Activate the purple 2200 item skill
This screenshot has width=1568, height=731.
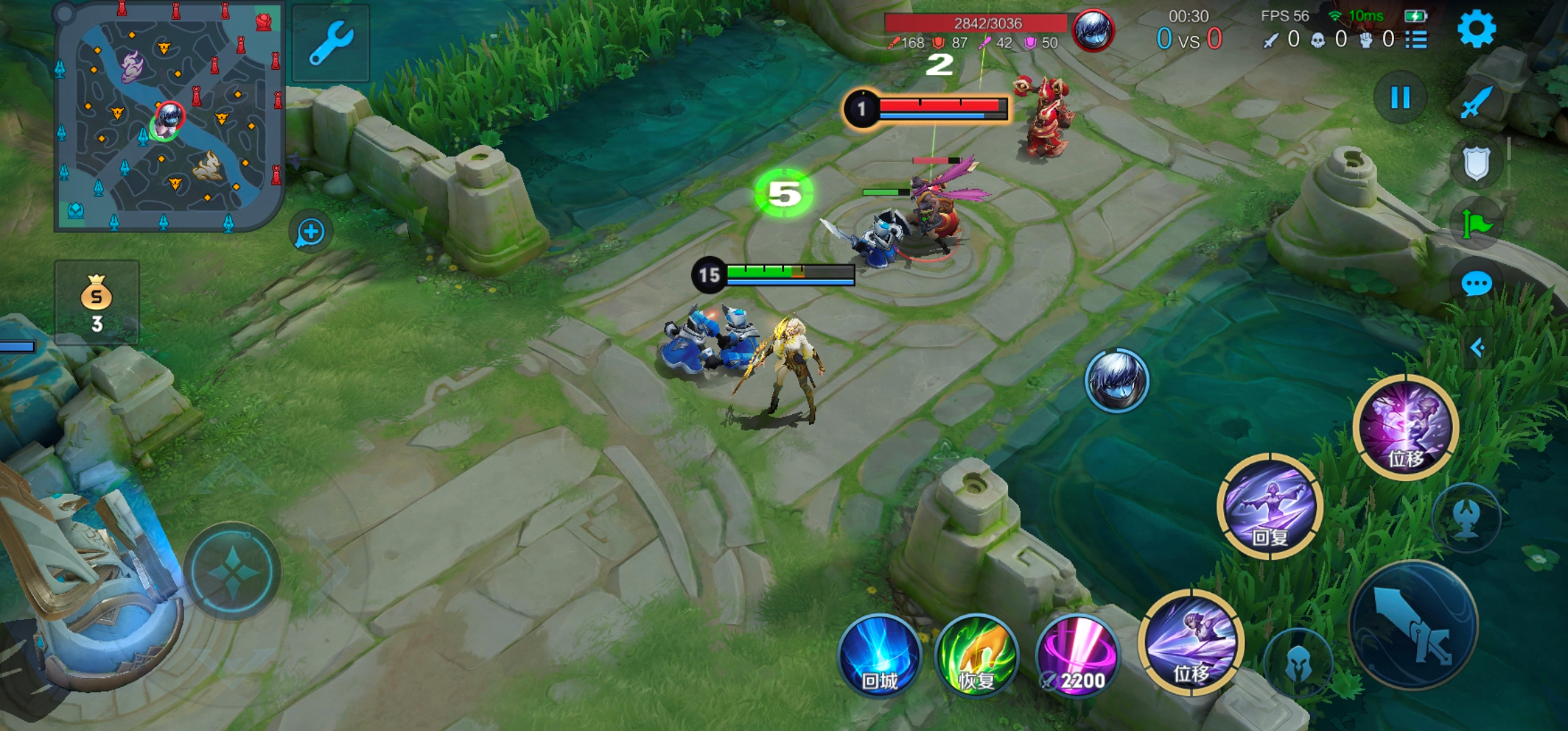point(1077,656)
